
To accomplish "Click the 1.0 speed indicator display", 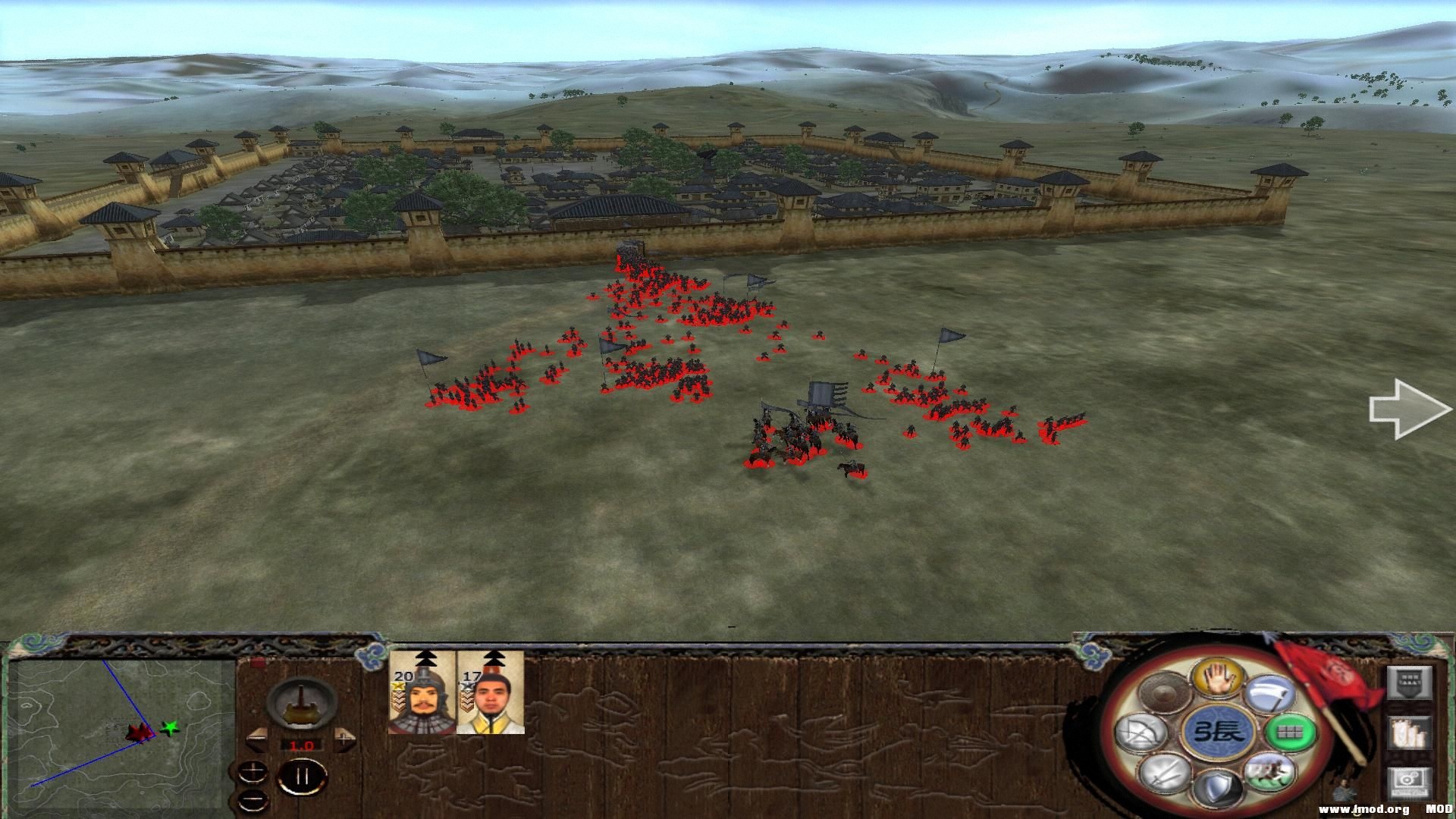I will pyautogui.click(x=301, y=745).
